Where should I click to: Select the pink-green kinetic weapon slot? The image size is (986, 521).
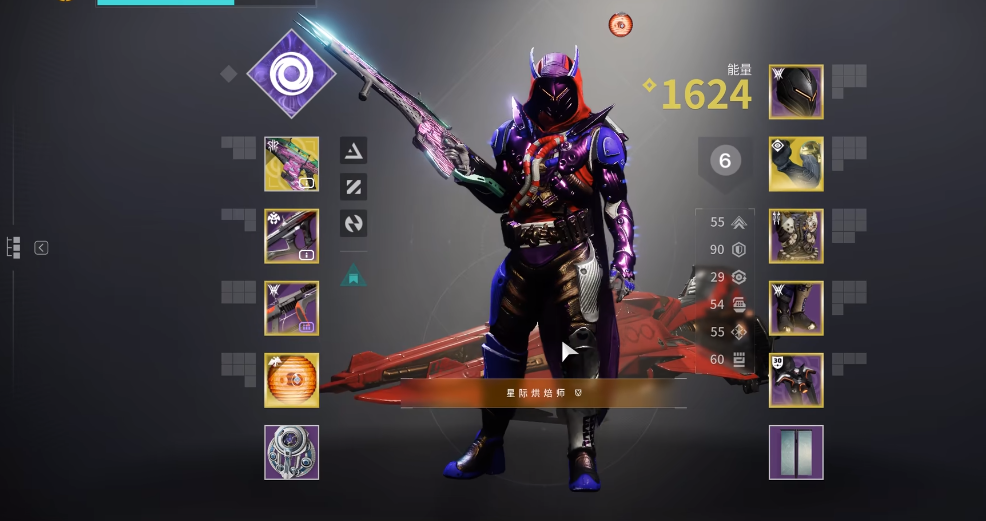(292, 164)
